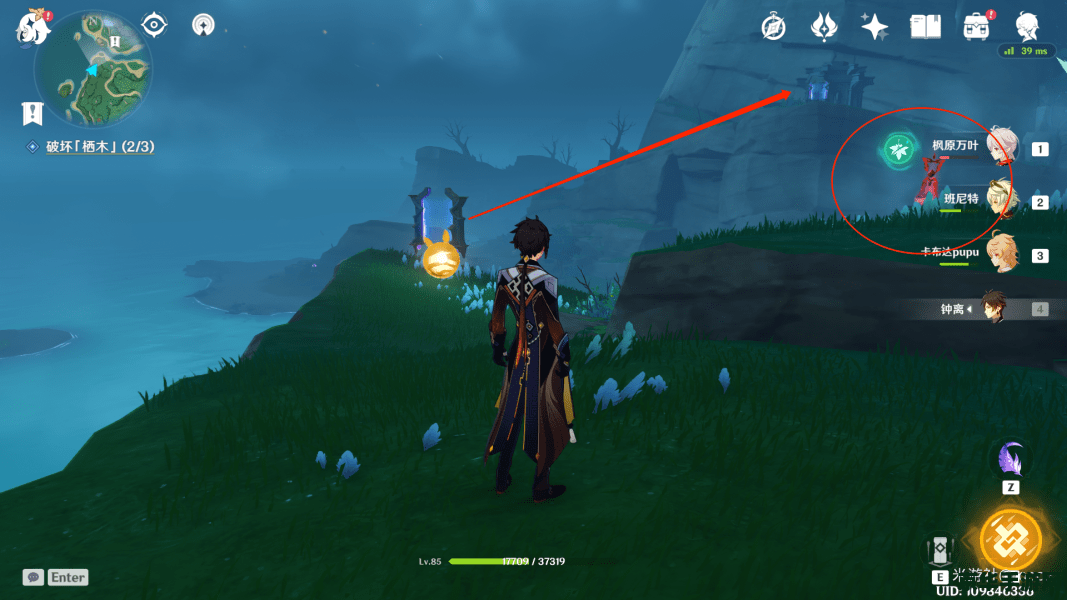This screenshot has width=1067, height=600.
Task: Open the quest banner icon below the minimap
Action: pyautogui.click(x=33, y=113)
